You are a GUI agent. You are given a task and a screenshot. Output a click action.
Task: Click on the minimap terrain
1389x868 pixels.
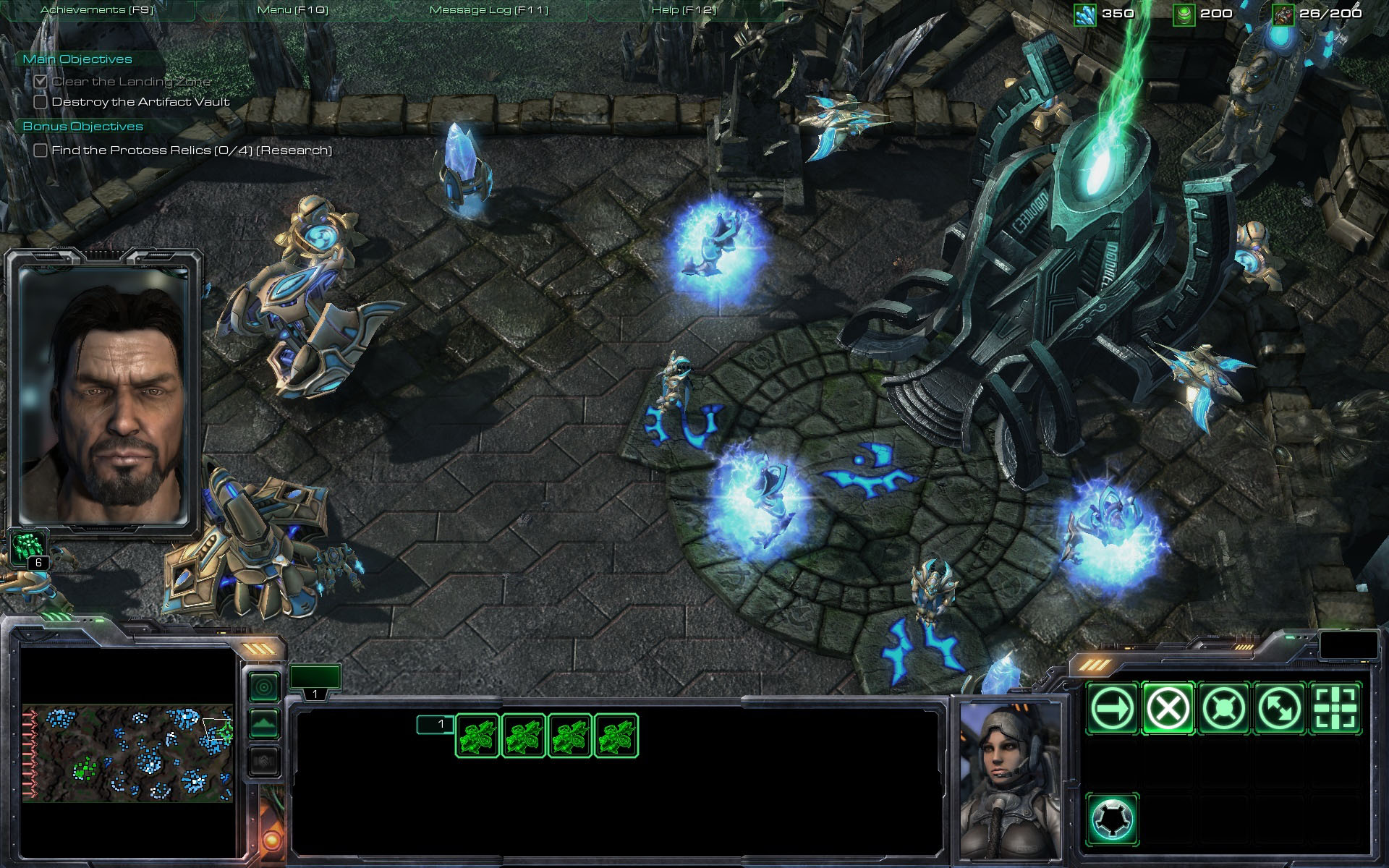[127, 752]
